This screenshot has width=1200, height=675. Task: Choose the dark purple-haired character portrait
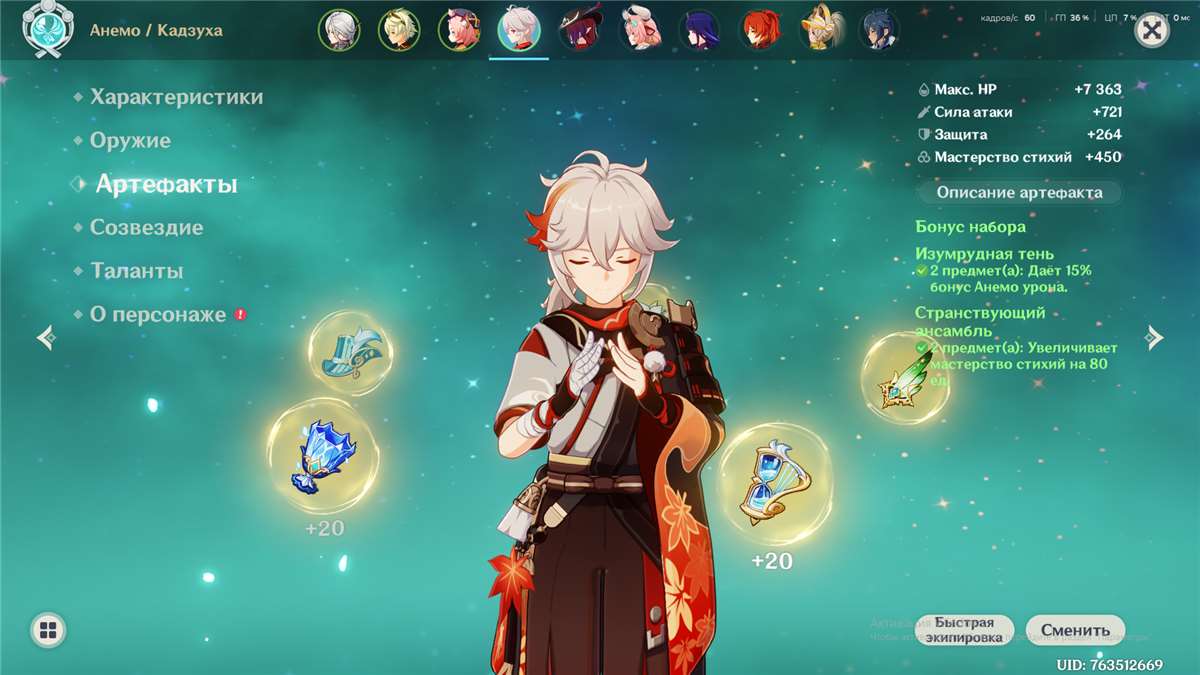(699, 30)
